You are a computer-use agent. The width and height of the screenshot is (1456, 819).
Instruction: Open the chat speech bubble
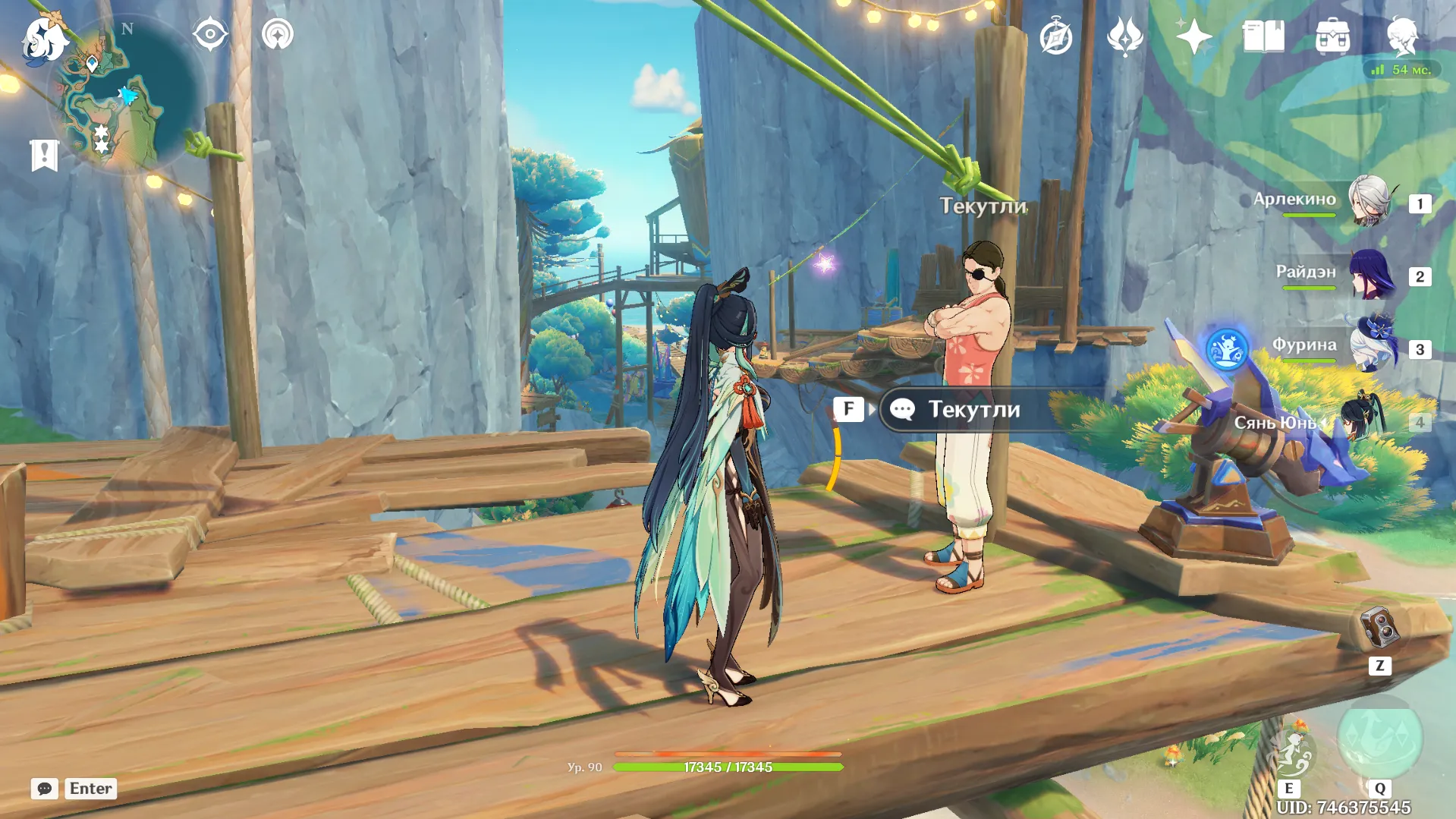pyautogui.click(x=44, y=789)
